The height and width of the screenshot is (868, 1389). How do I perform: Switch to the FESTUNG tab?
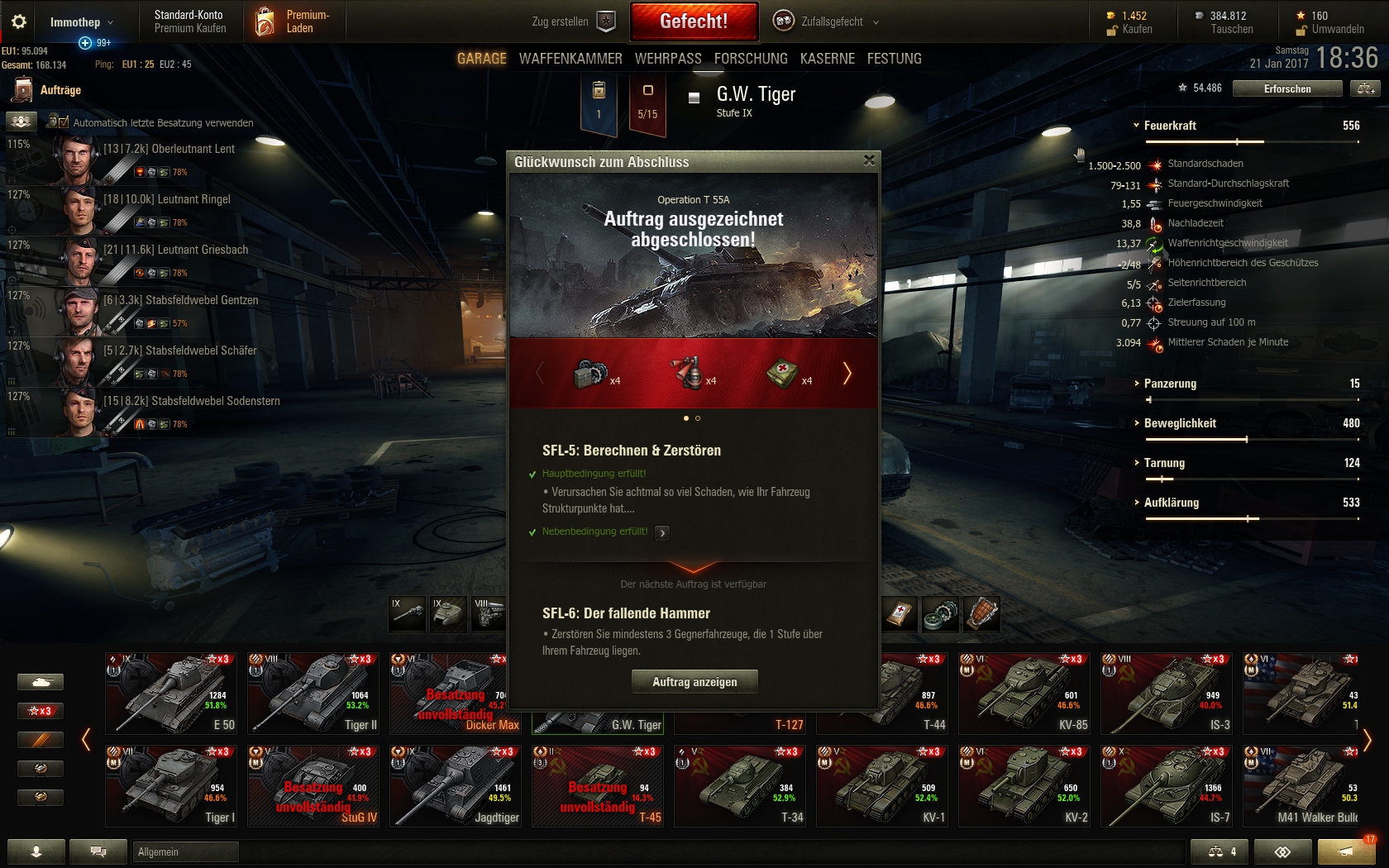click(x=894, y=59)
